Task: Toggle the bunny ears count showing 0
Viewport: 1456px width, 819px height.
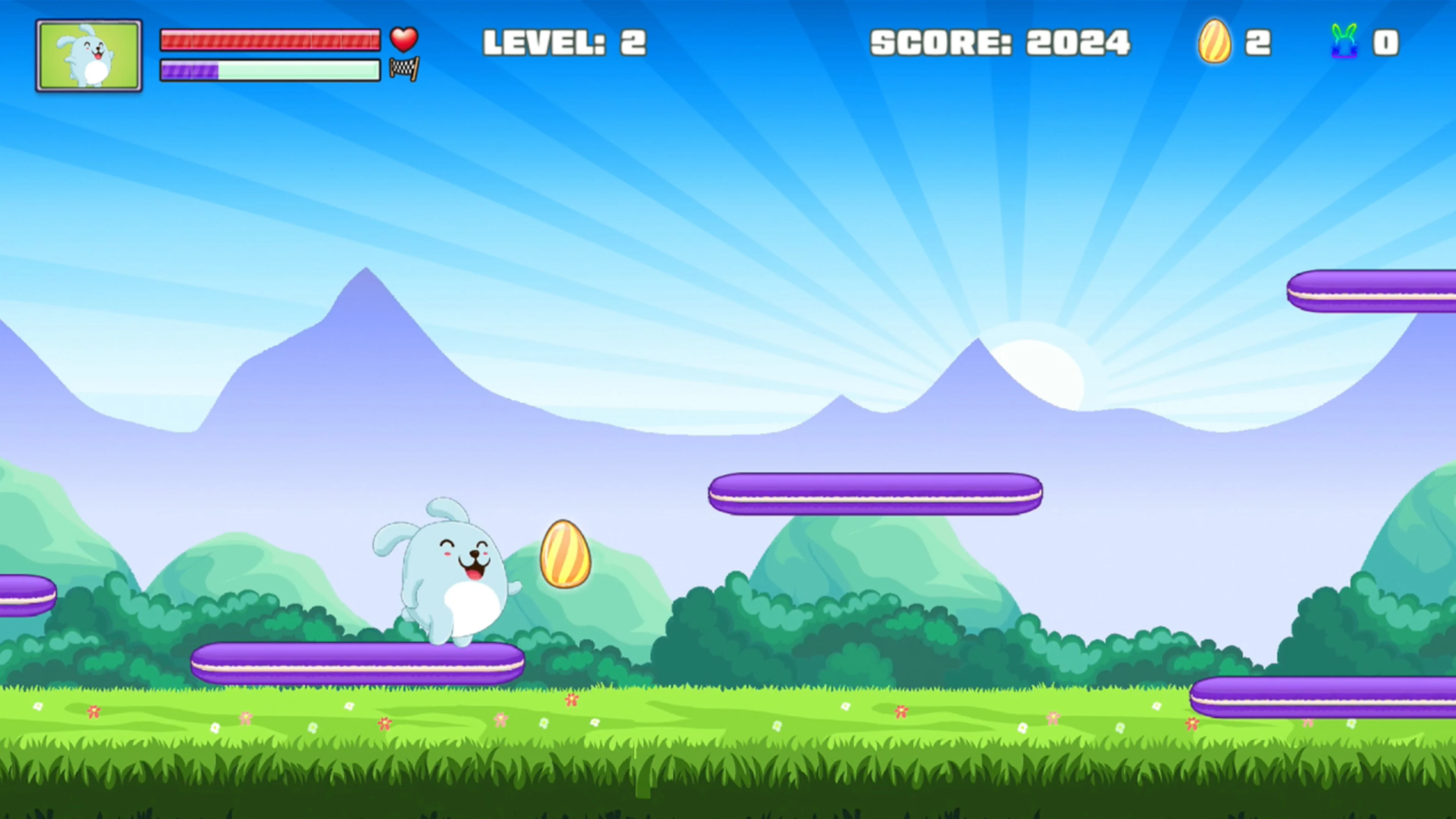Action: pyautogui.click(x=1395, y=42)
